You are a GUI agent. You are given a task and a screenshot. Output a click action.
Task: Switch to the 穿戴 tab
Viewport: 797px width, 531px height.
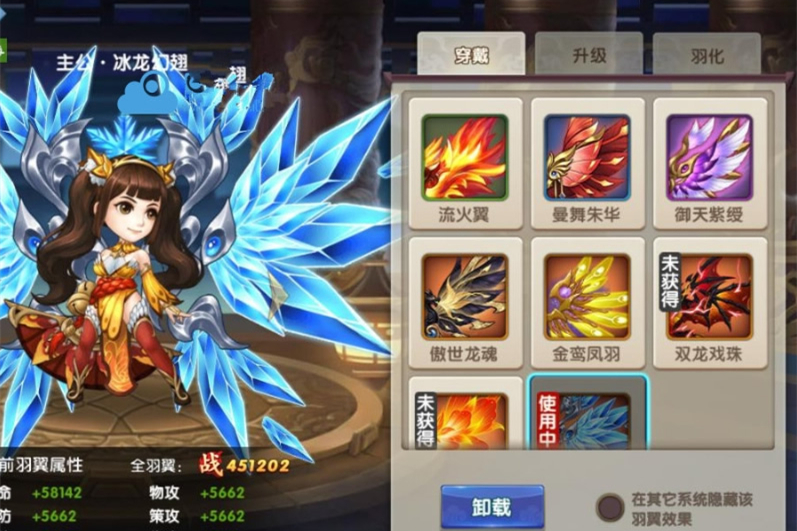[470, 57]
